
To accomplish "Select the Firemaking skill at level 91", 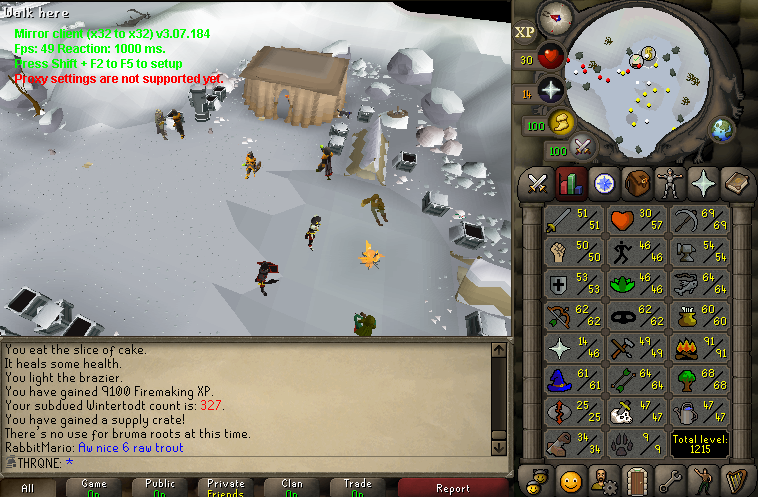I will [x=700, y=347].
